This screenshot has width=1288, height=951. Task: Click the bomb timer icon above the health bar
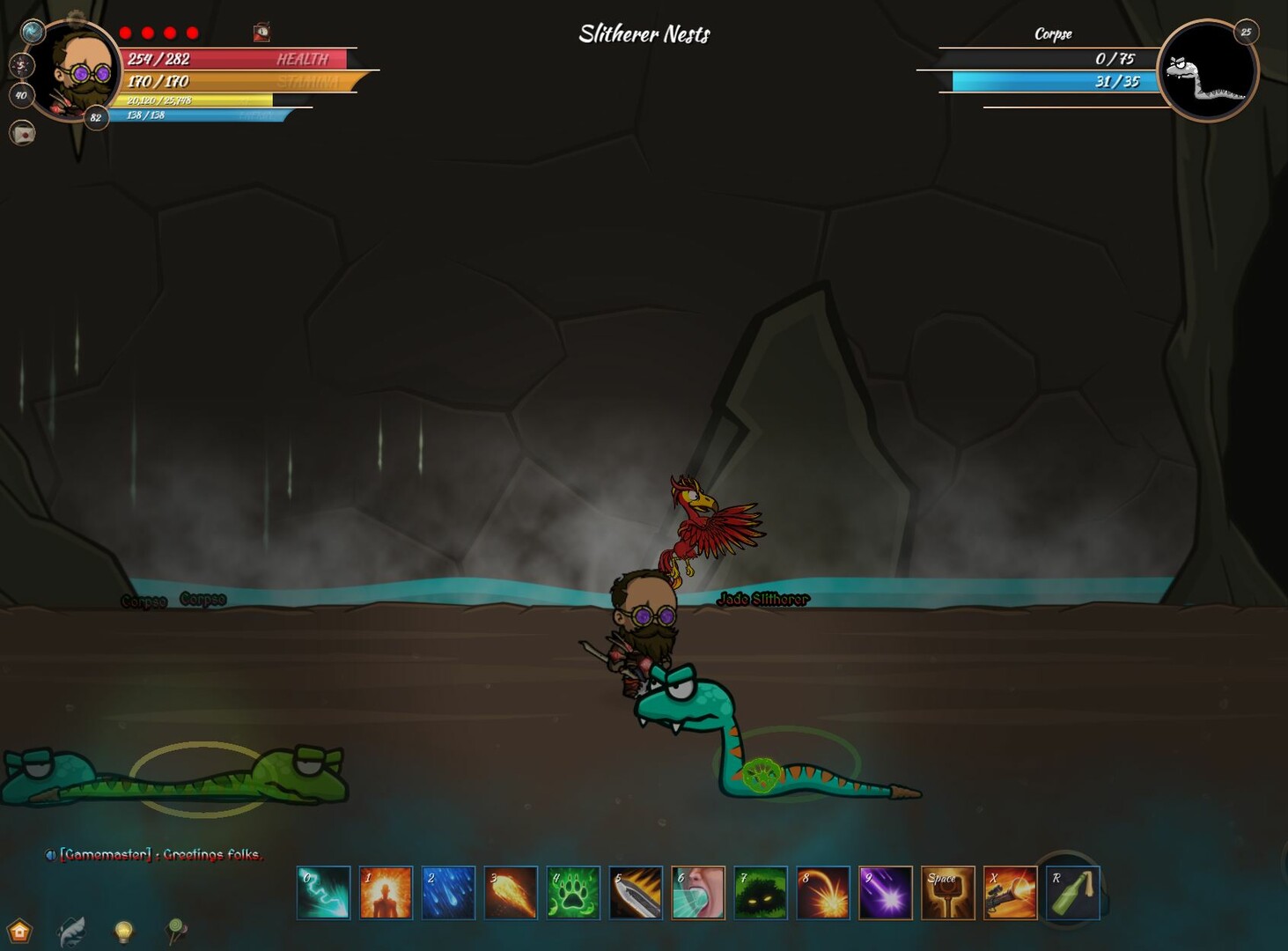pos(260,33)
